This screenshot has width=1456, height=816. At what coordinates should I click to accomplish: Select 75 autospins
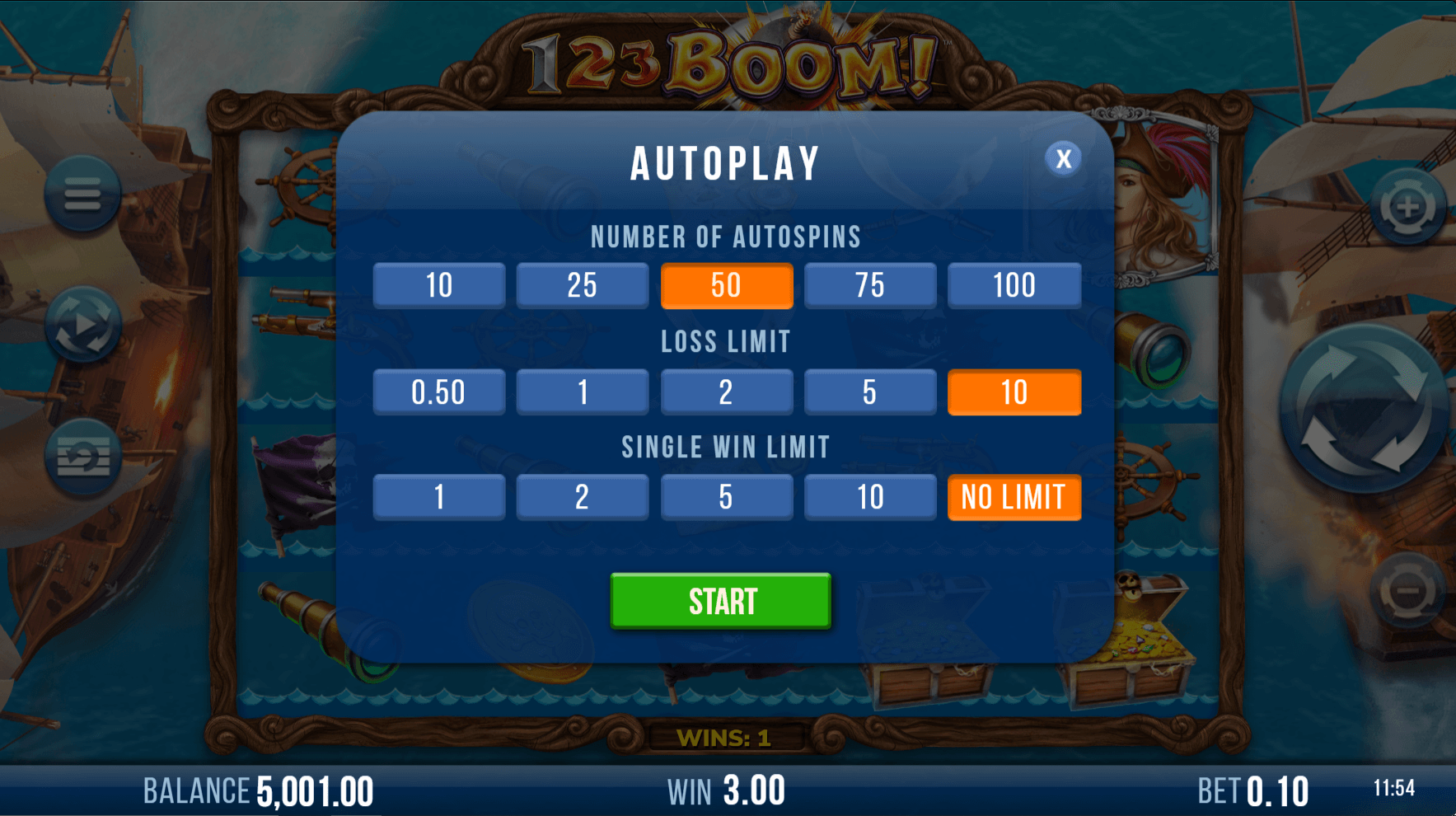click(x=870, y=286)
